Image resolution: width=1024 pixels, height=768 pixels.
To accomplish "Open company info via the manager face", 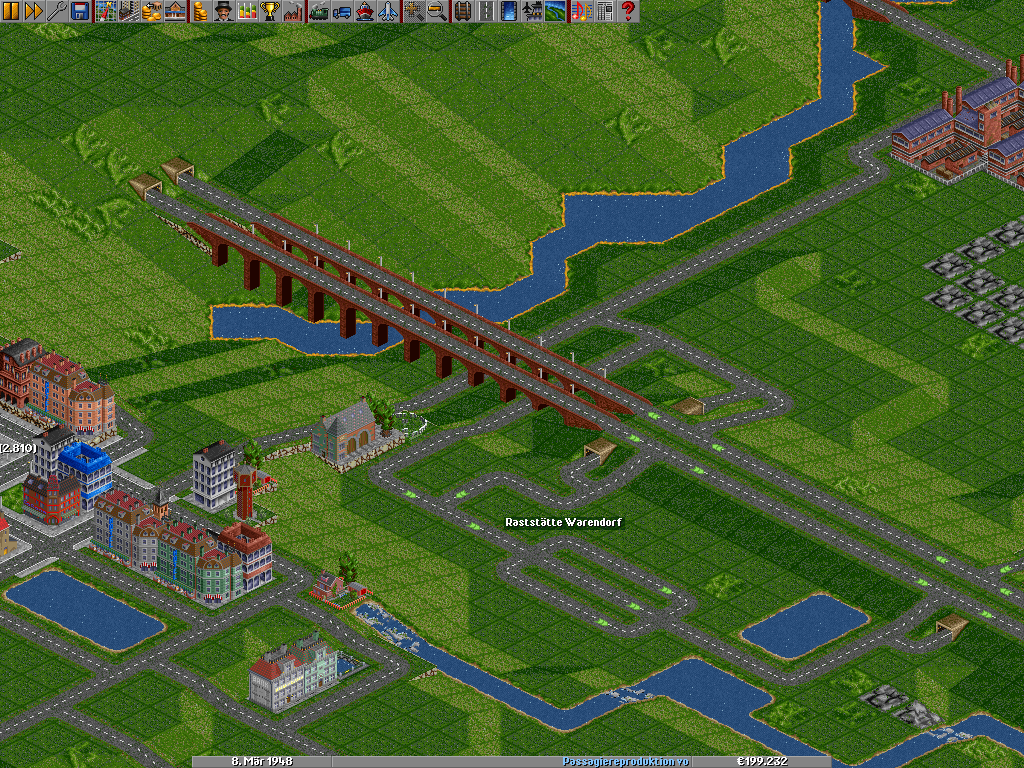I will [x=223, y=11].
